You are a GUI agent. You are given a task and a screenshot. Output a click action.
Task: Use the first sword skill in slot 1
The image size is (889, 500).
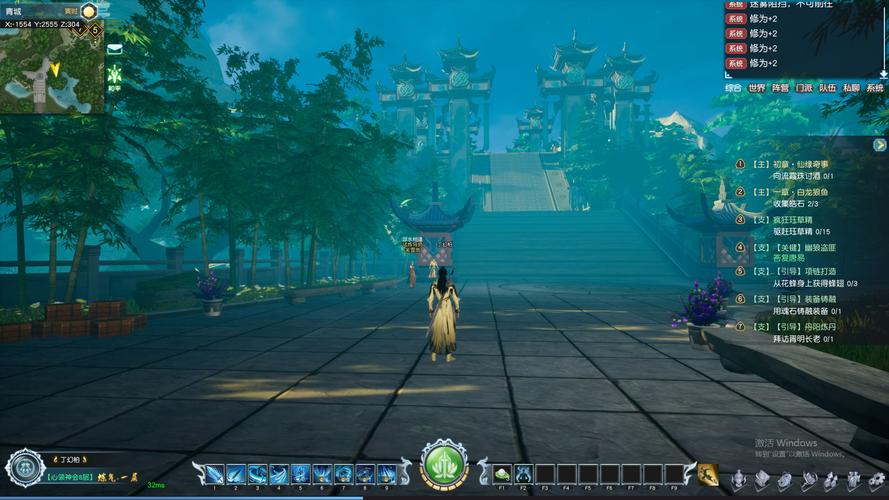(214, 474)
